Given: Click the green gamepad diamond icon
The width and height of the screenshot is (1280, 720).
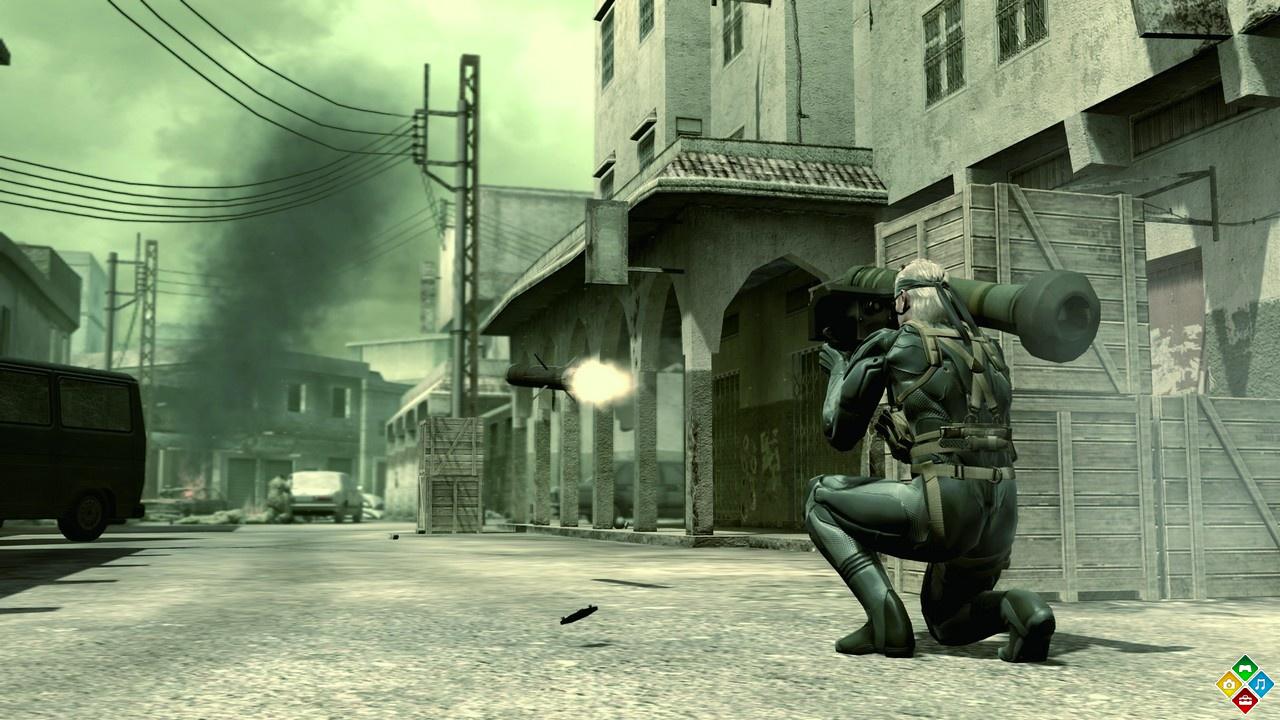Looking at the screenshot, I should pos(1244,668).
